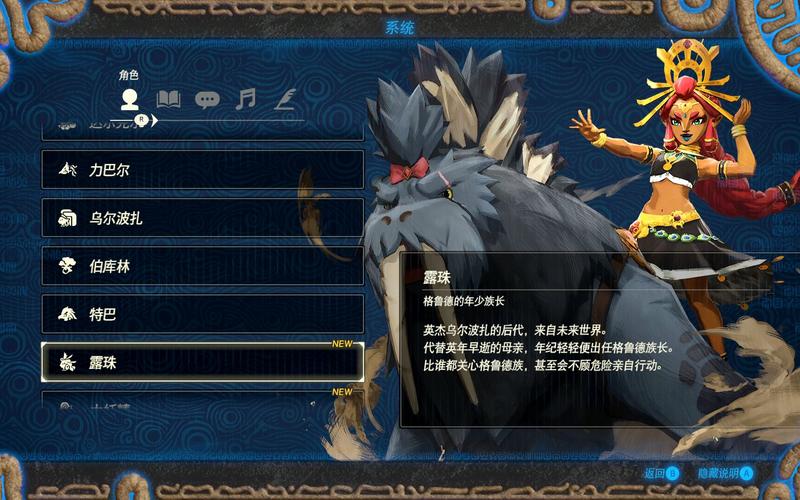This screenshot has height=500, width=800.
Task: Choose the 乌尔波扎 character entry
Action: click(x=202, y=218)
